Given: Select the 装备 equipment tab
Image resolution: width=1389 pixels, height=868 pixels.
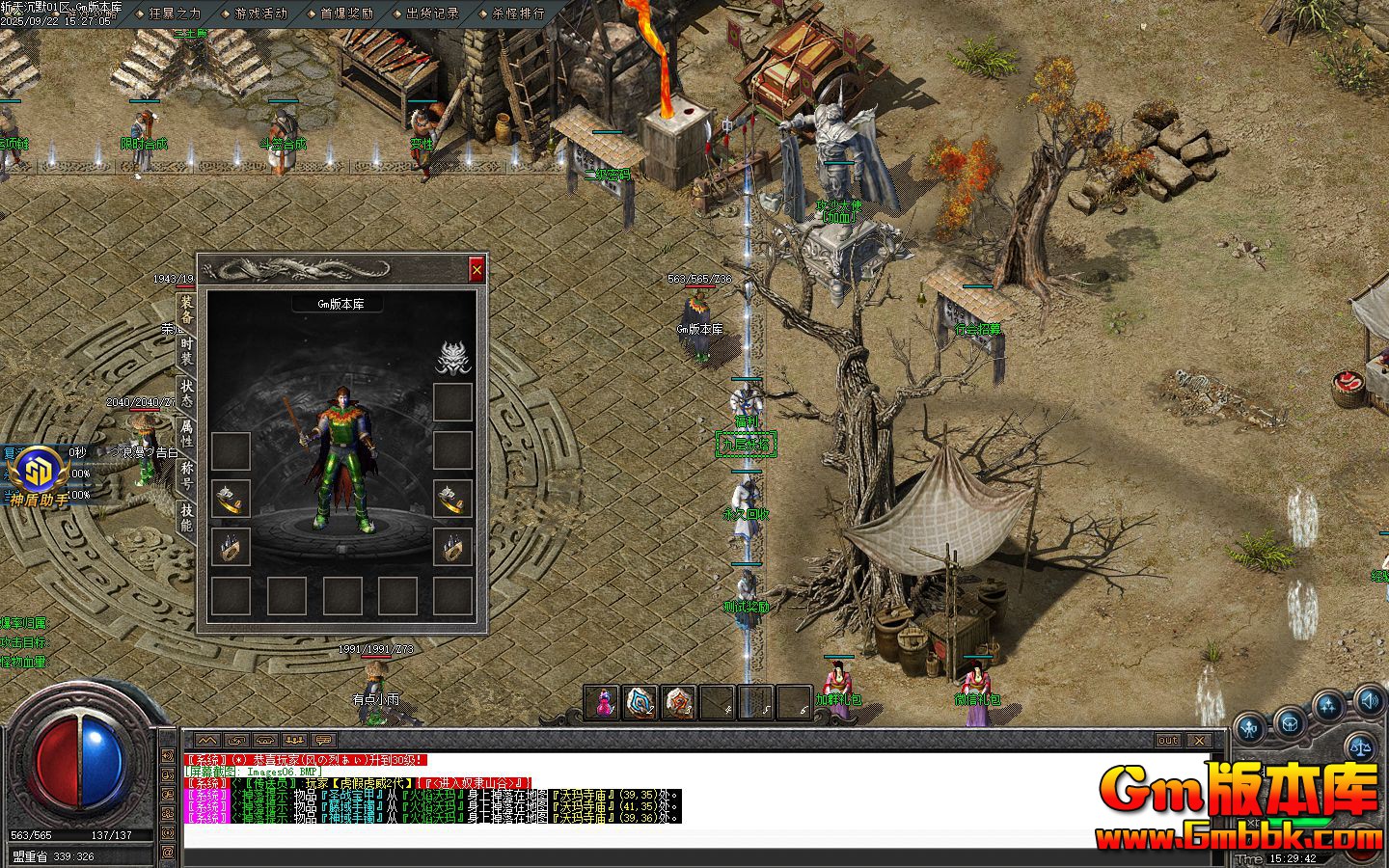Looking at the screenshot, I should point(186,311).
